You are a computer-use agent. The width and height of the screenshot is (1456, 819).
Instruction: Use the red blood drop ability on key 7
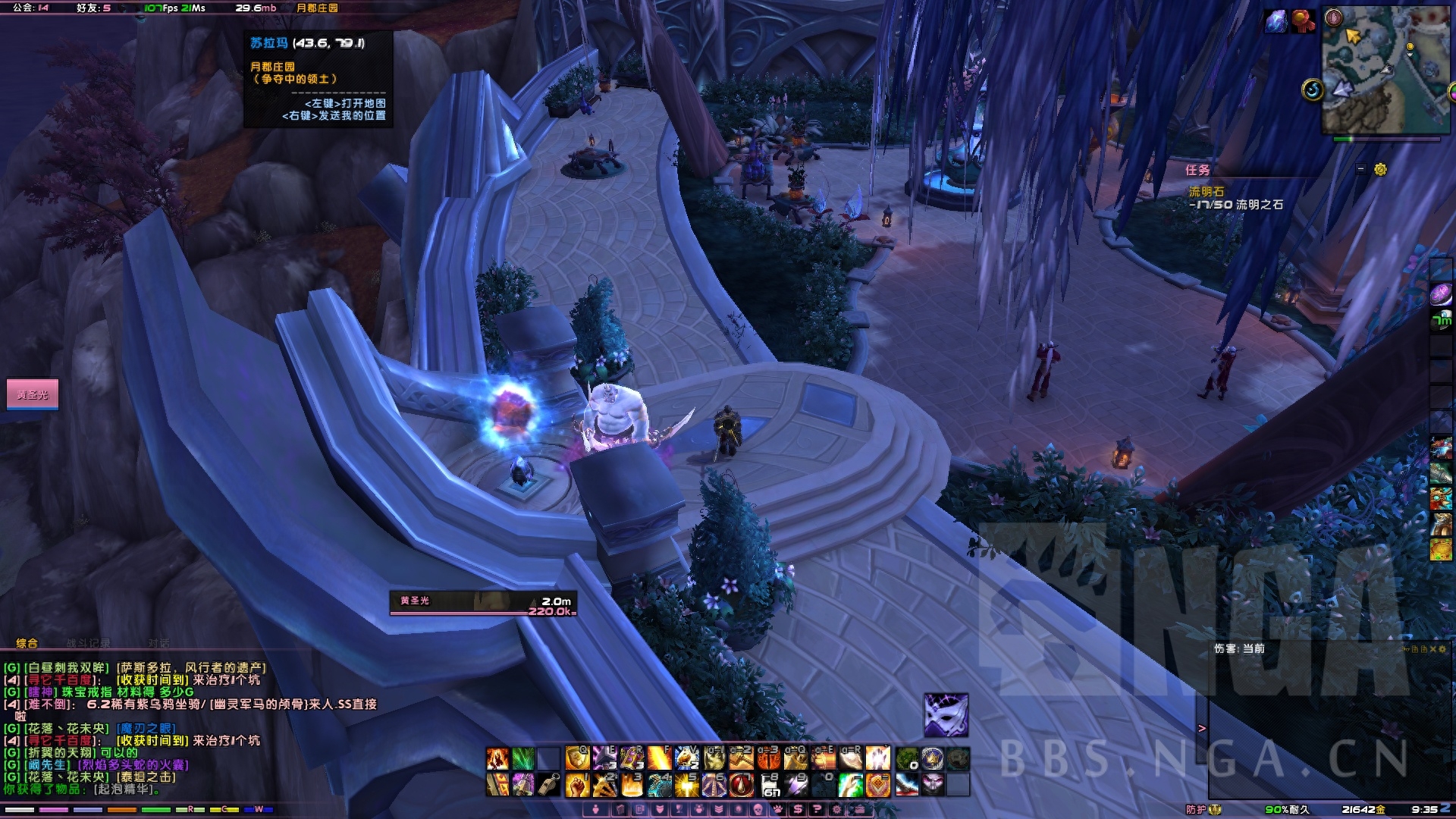(x=741, y=785)
